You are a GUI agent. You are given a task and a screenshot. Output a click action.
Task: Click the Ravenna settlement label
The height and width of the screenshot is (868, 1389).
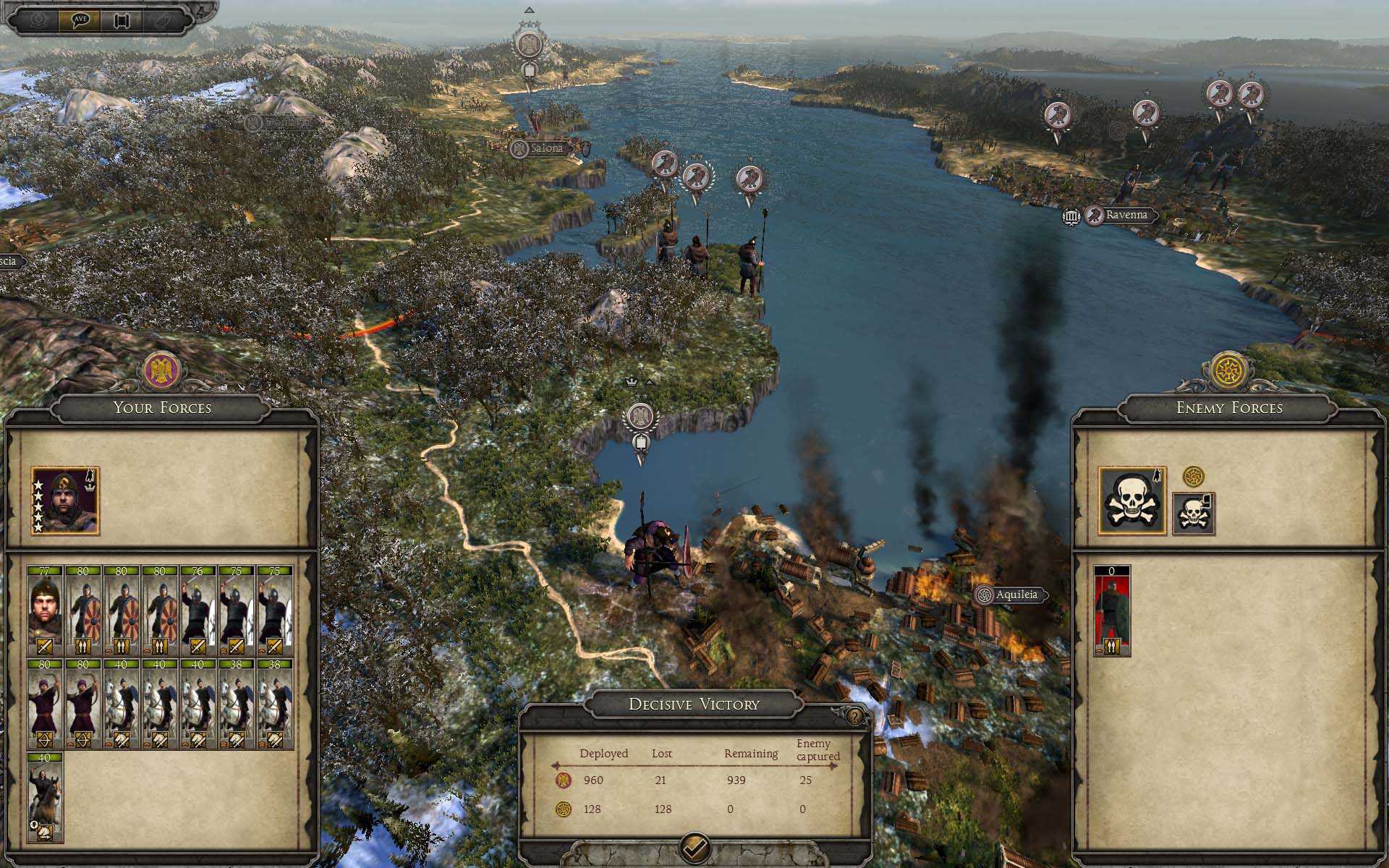(1126, 215)
